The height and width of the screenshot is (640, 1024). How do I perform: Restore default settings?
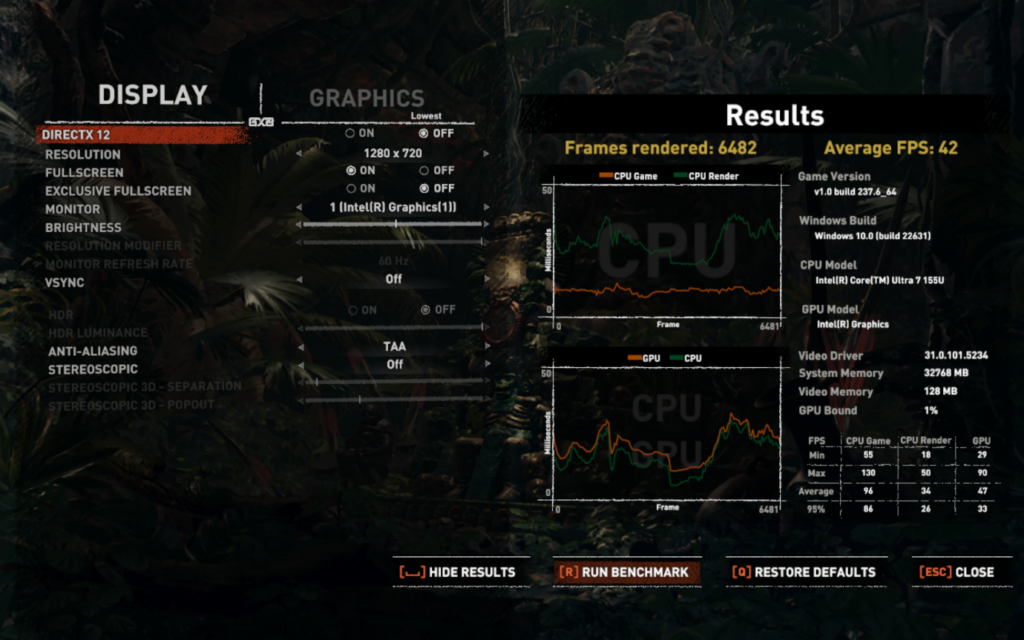[x=805, y=572]
